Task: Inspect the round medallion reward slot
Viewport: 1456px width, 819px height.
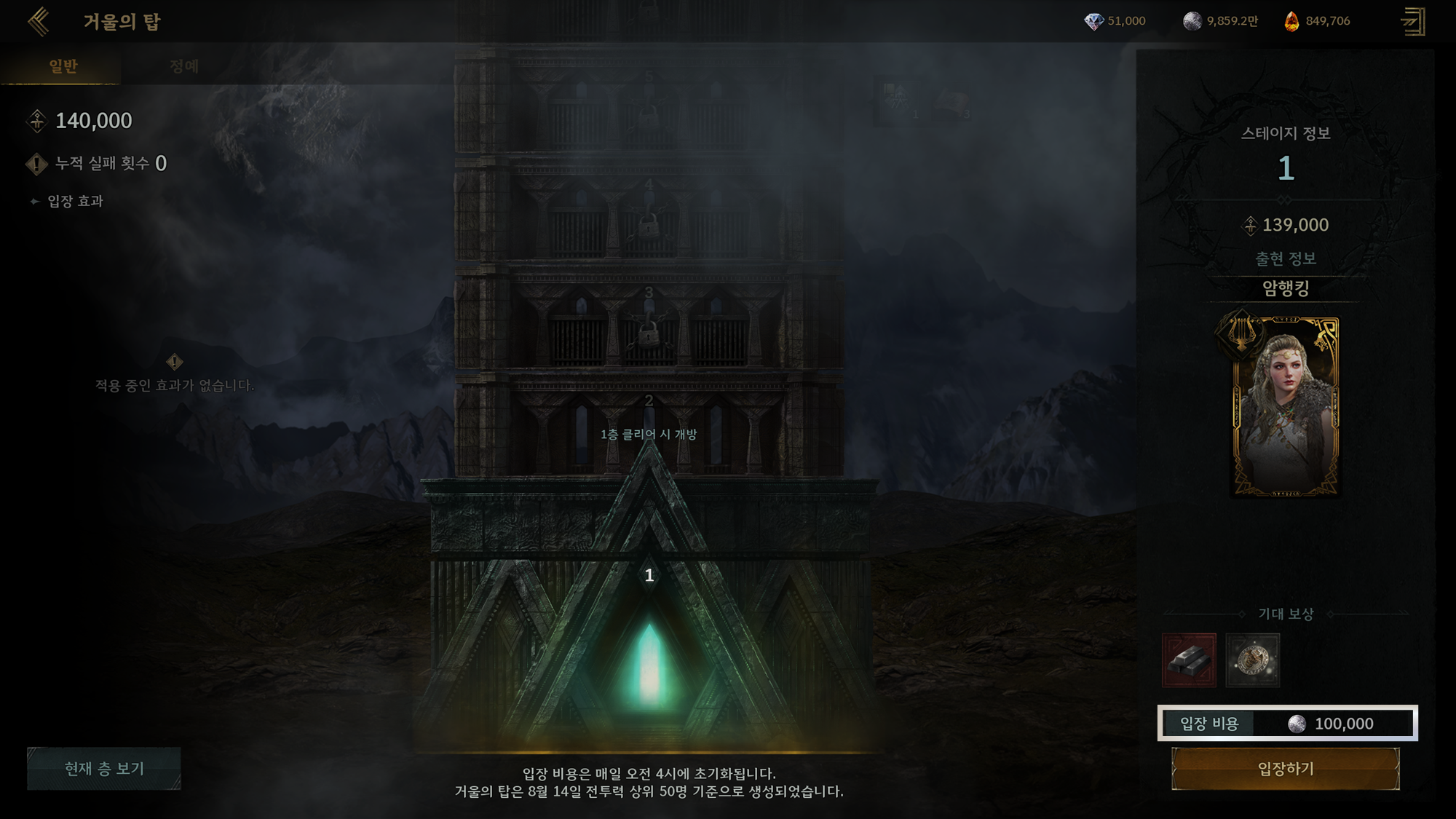Action: tap(1252, 660)
